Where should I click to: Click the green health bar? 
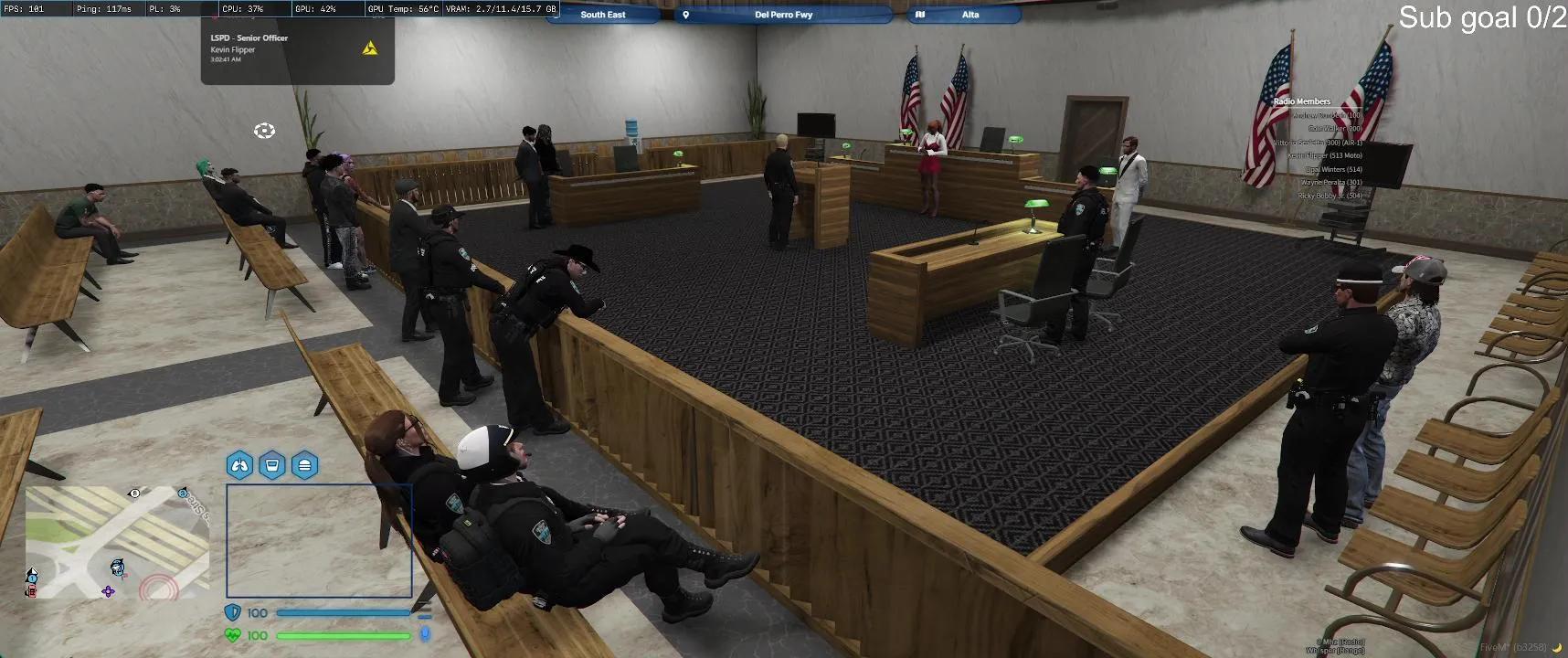click(345, 635)
